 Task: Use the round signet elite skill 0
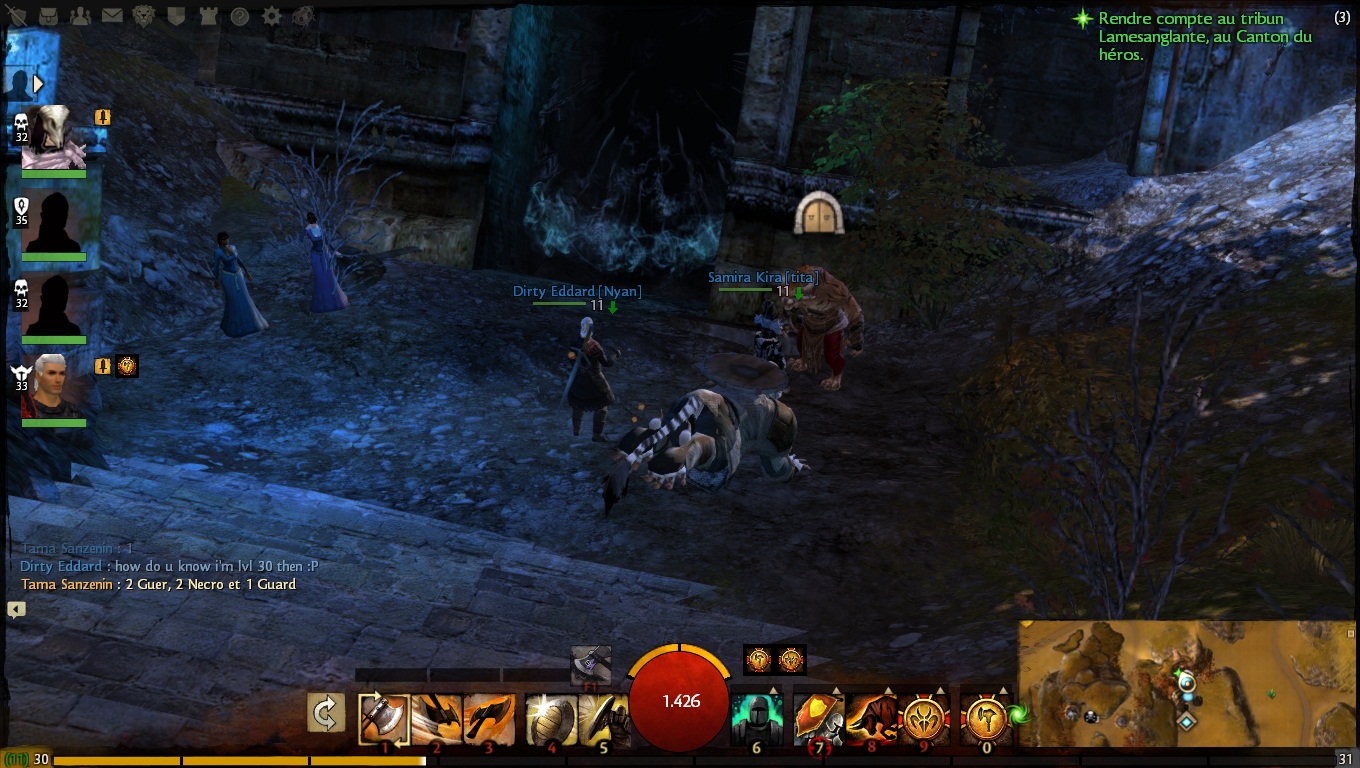tap(985, 719)
